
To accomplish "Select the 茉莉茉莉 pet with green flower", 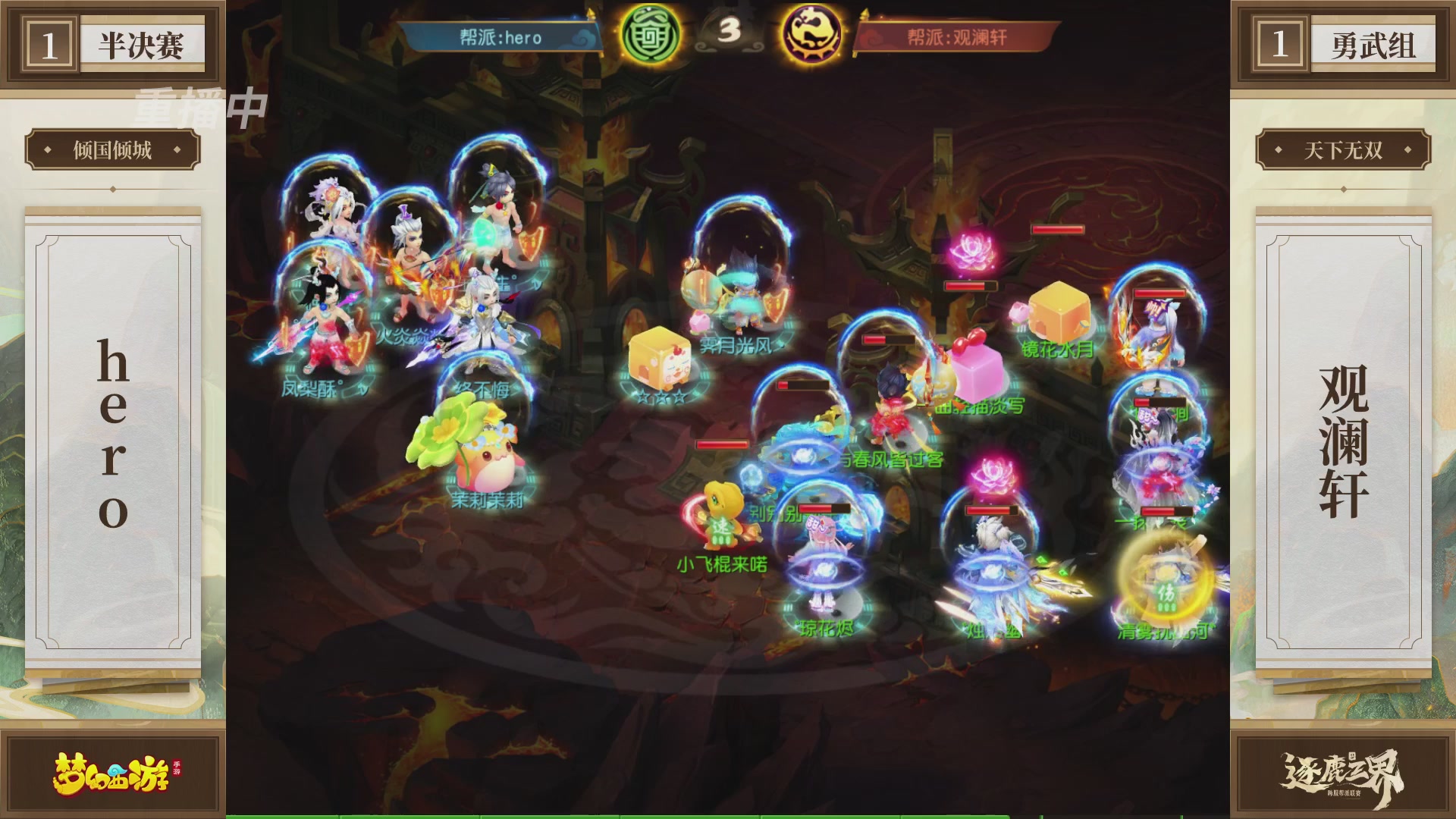I will [485, 463].
